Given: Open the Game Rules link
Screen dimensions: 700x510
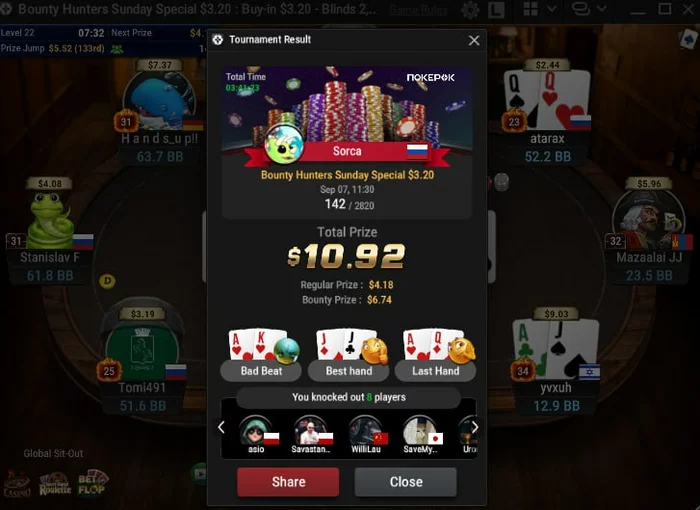Looking at the screenshot, I should click(418, 10).
